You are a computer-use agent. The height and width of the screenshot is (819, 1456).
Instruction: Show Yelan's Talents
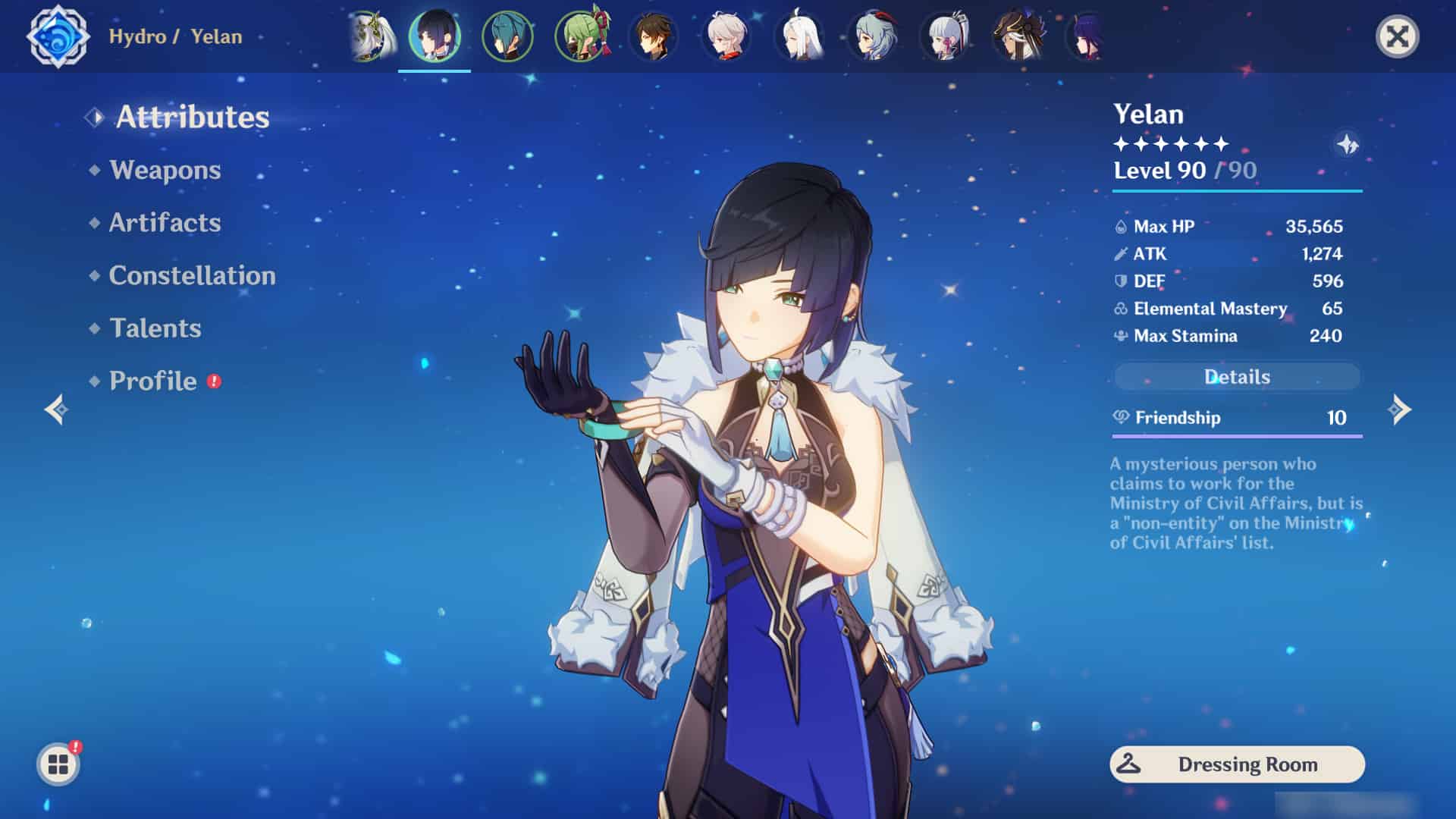tap(155, 328)
